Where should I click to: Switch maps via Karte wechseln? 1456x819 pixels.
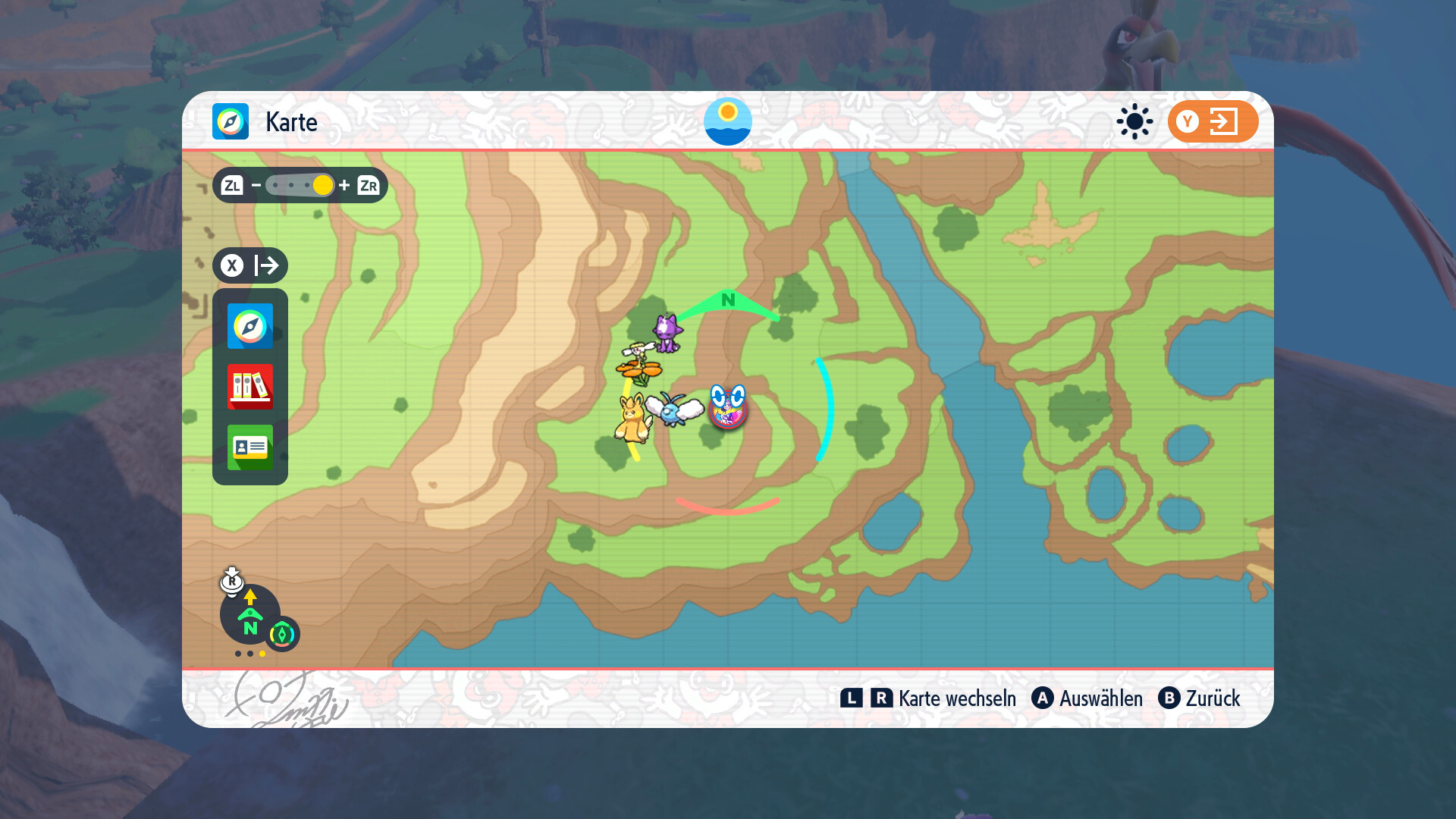pyautogui.click(x=928, y=698)
